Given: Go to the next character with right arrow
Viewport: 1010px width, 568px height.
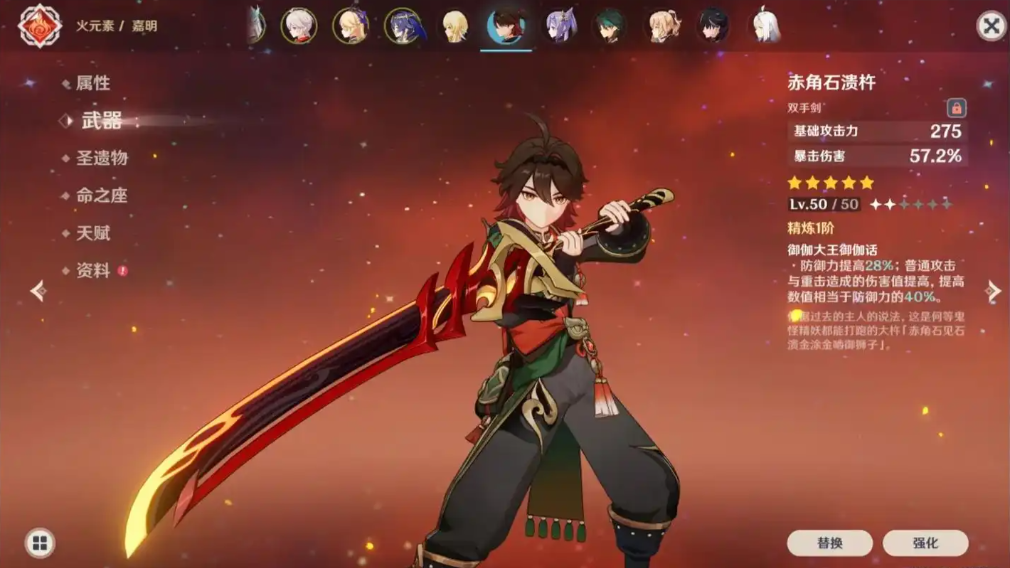Looking at the screenshot, I should tap(993, 291).
